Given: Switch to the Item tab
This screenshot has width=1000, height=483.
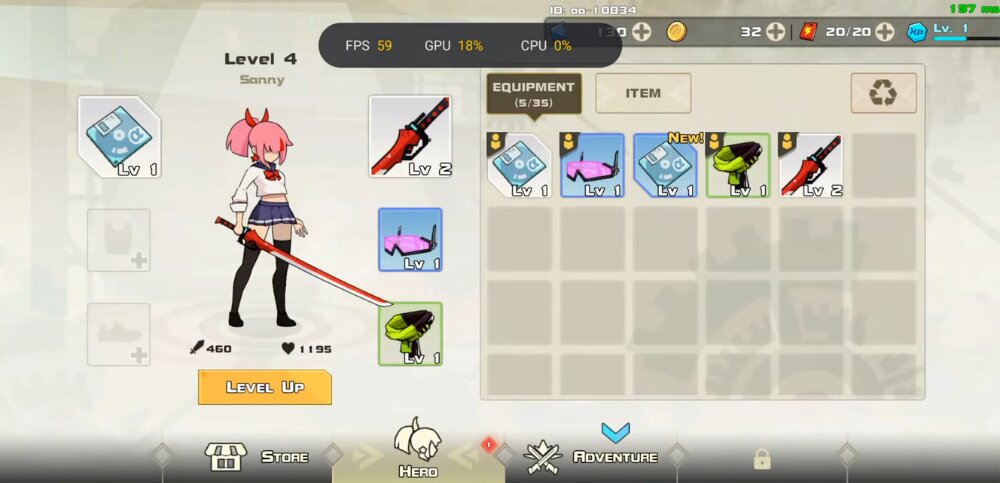Looking at the screenshot, I should (x=643, y=93).
